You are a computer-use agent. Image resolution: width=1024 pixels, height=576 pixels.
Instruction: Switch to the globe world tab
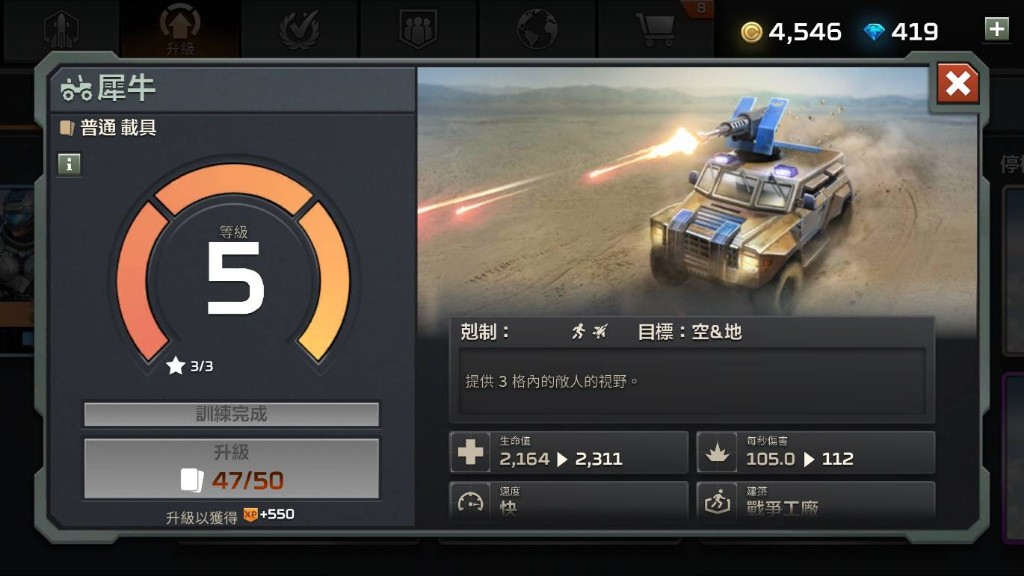pyautogui.click(x=537, y=29)
